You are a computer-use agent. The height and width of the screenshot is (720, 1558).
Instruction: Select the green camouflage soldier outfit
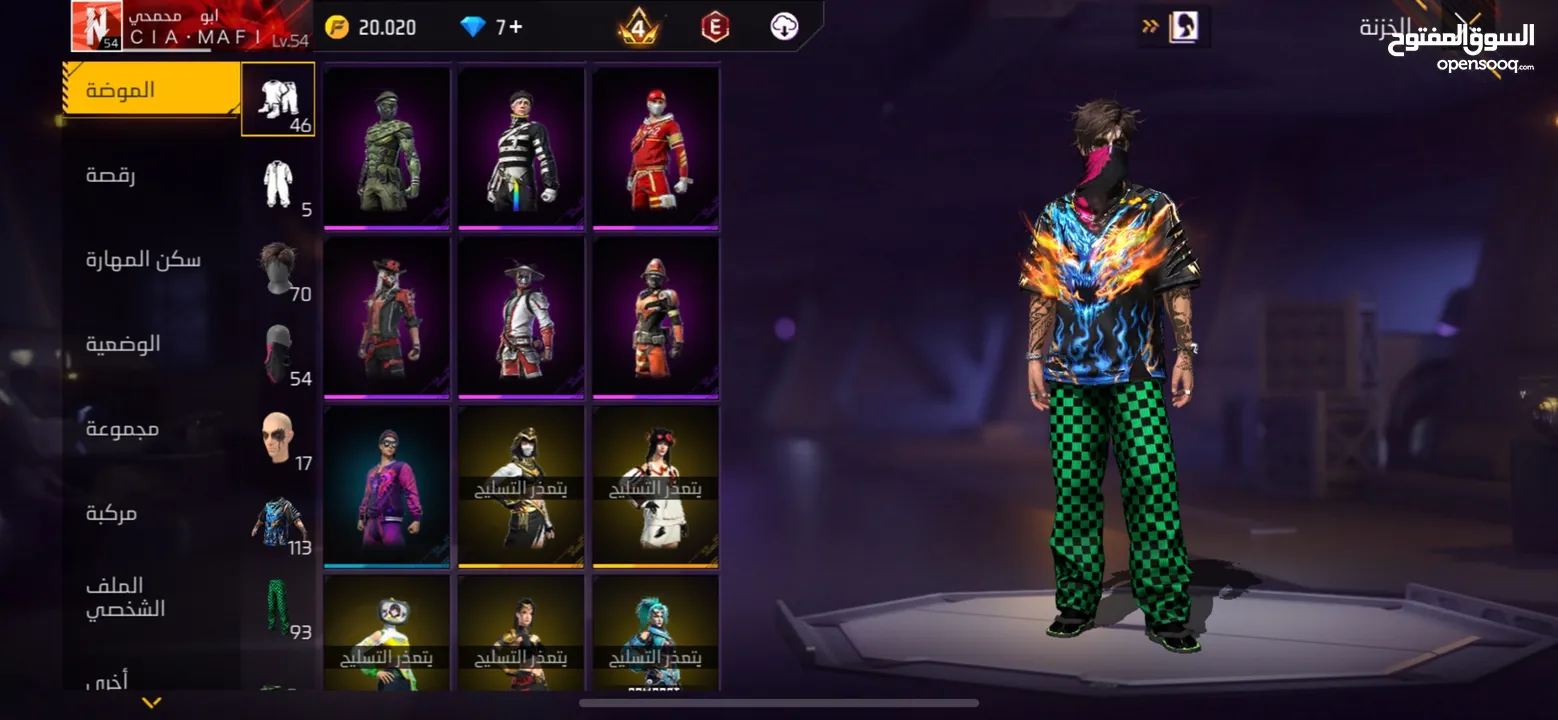(x=387, y=148)
